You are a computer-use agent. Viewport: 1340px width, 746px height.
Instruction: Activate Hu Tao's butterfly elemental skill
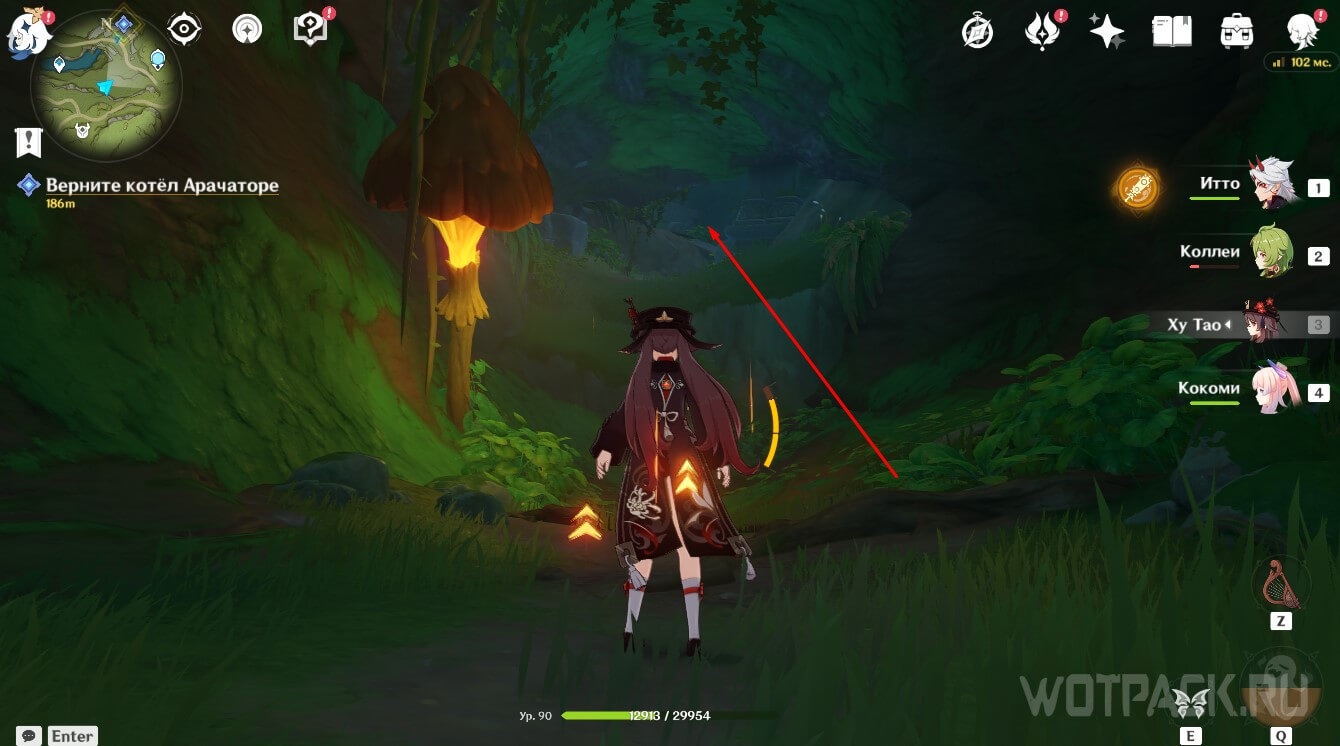tap(1190, 702)
